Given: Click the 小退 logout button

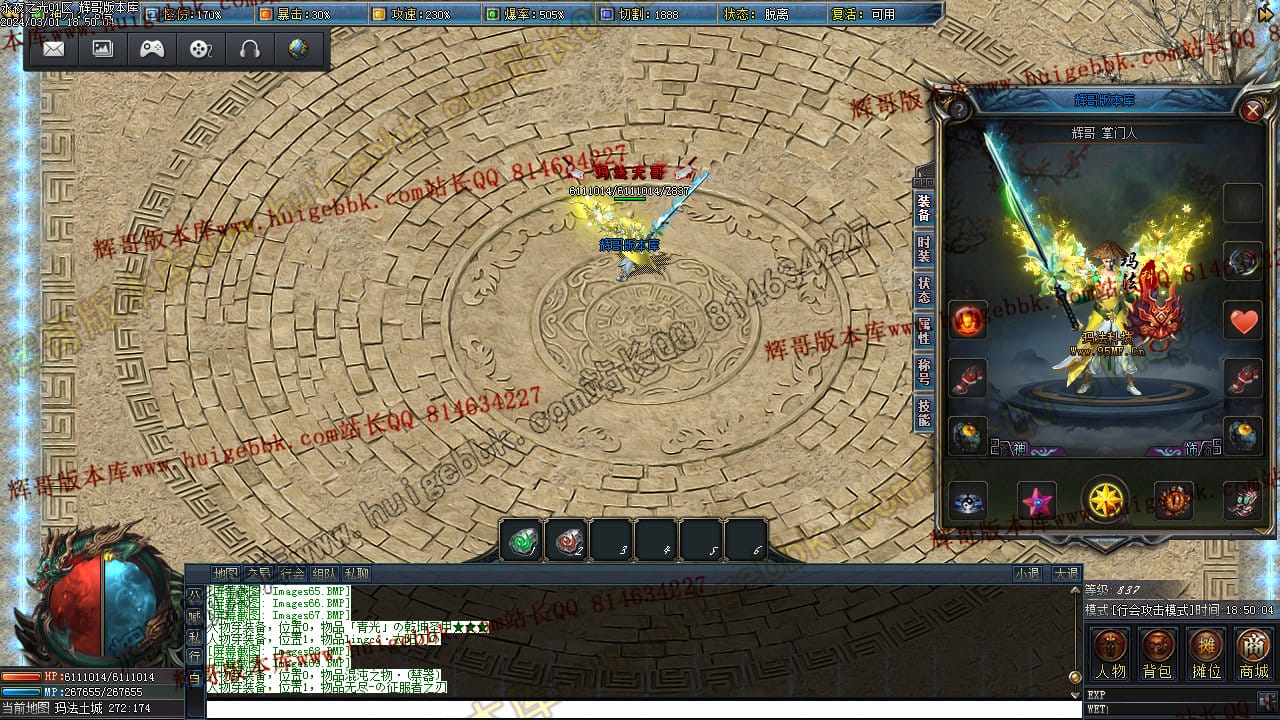Looking at the screenshot, I should pyautogui.click(x=1027, y=574).
